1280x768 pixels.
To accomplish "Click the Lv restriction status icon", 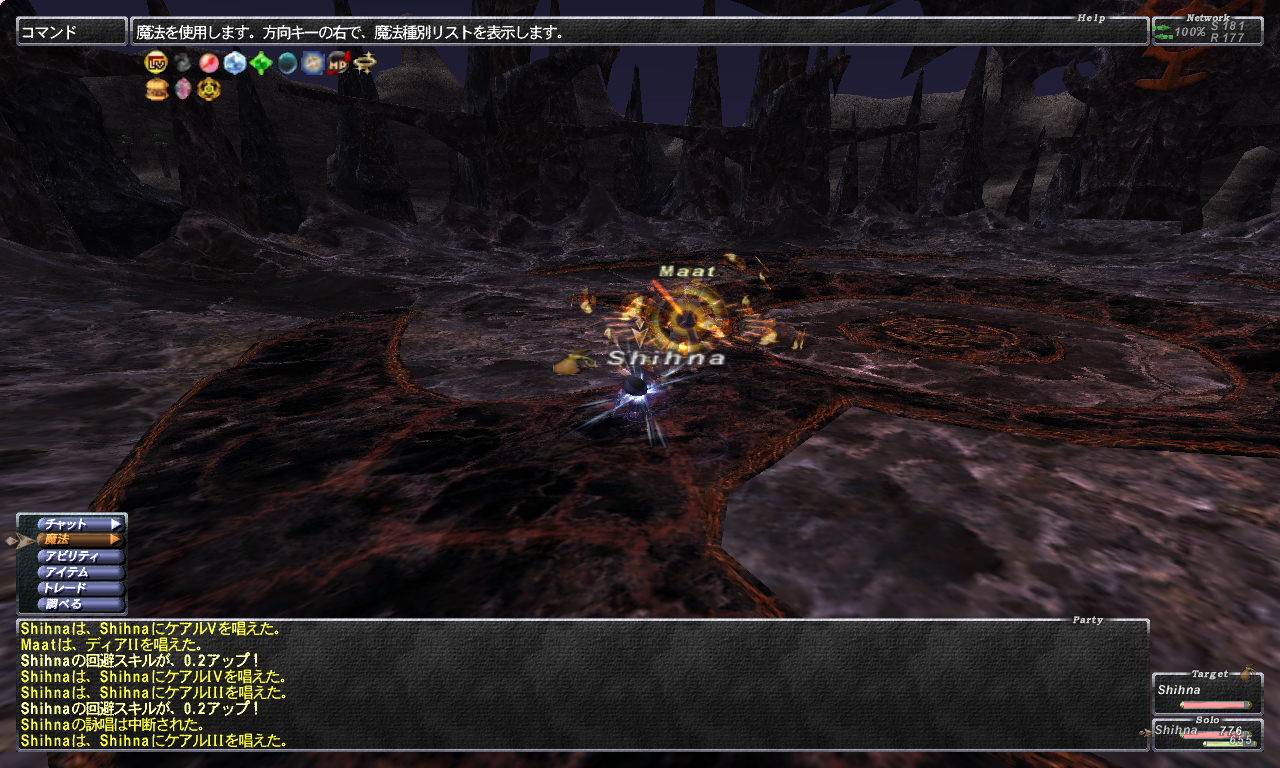I will (155, 63).
